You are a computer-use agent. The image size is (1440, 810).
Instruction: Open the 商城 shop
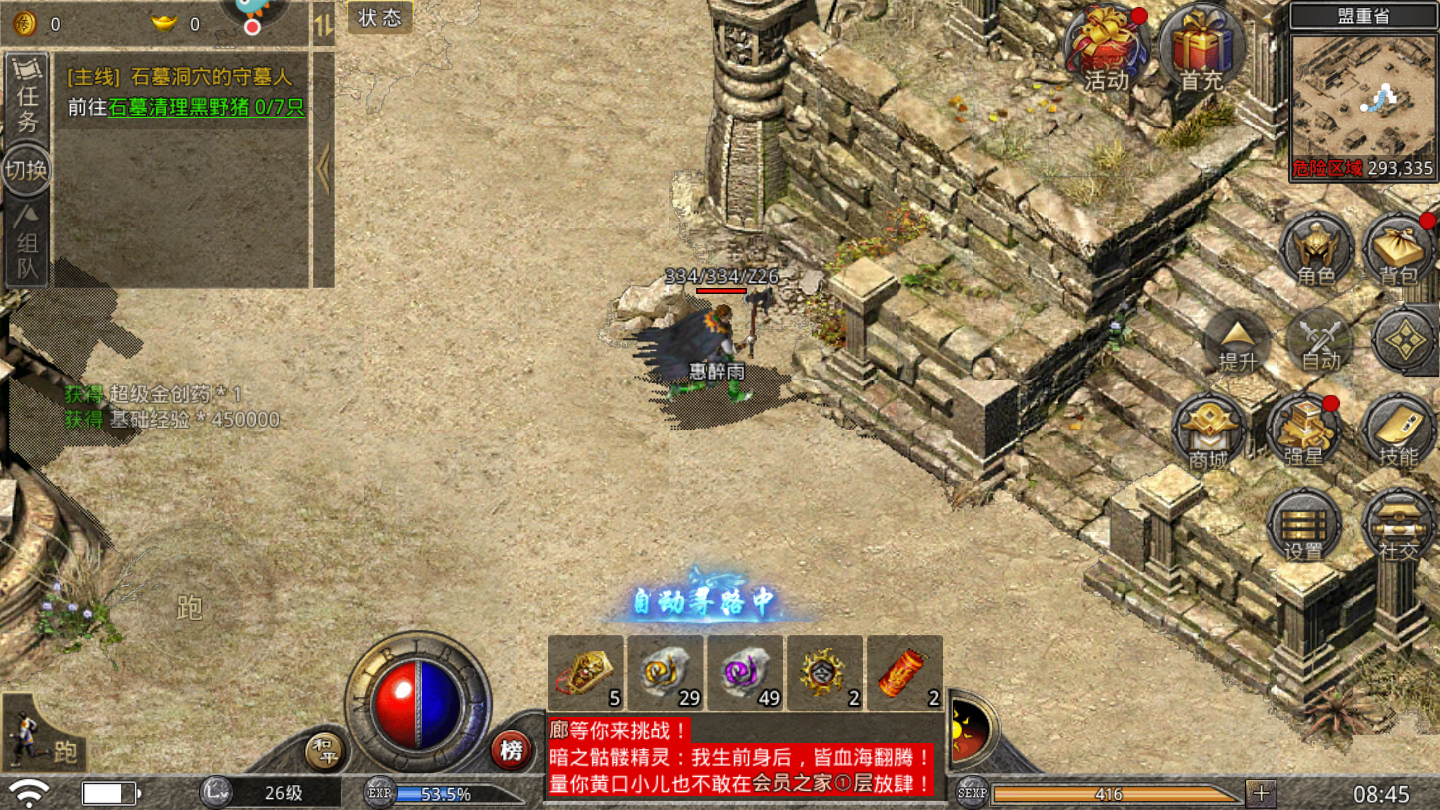click(x=1209, y=432)
